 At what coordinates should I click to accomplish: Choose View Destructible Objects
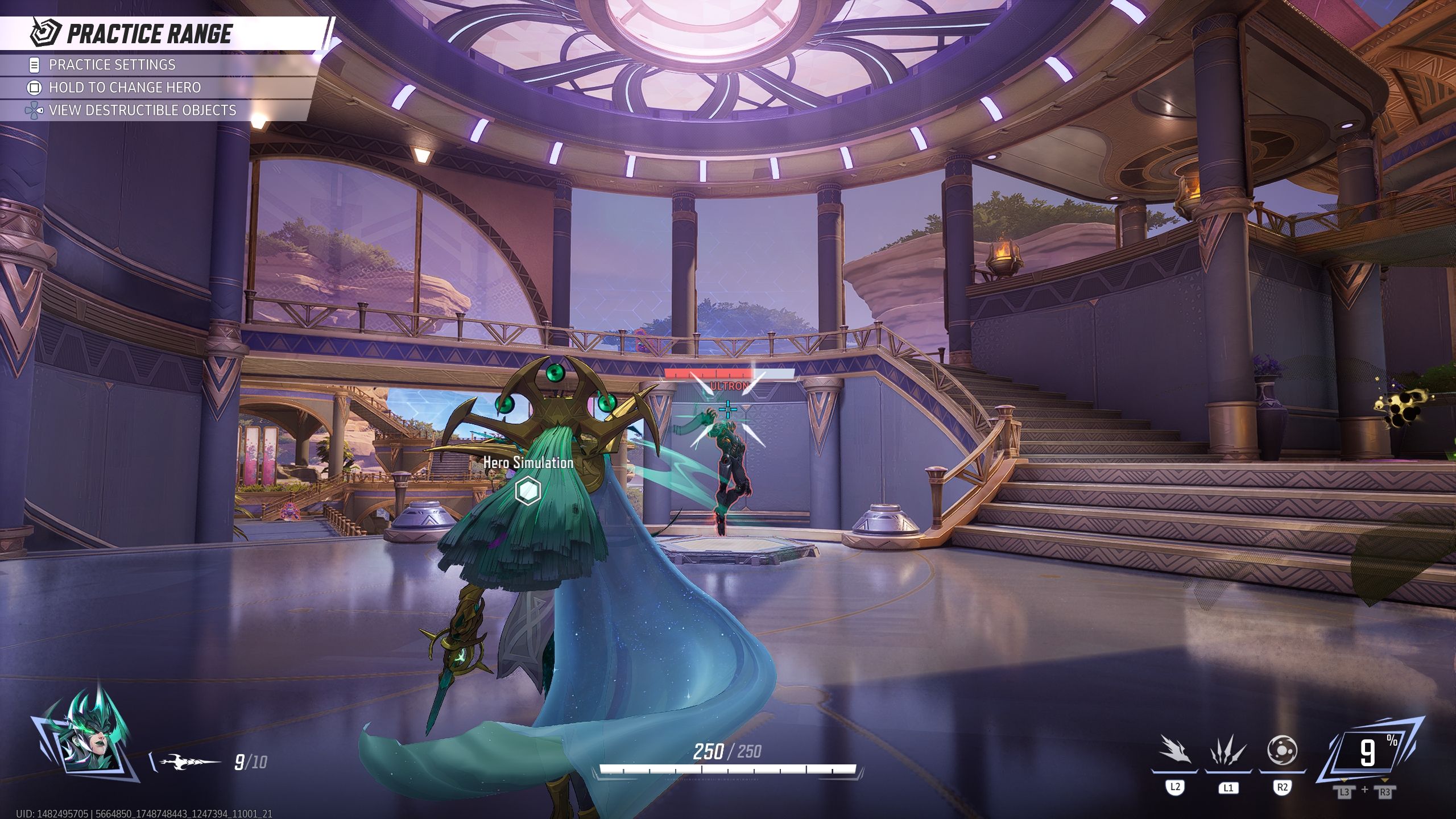point(142,110)
